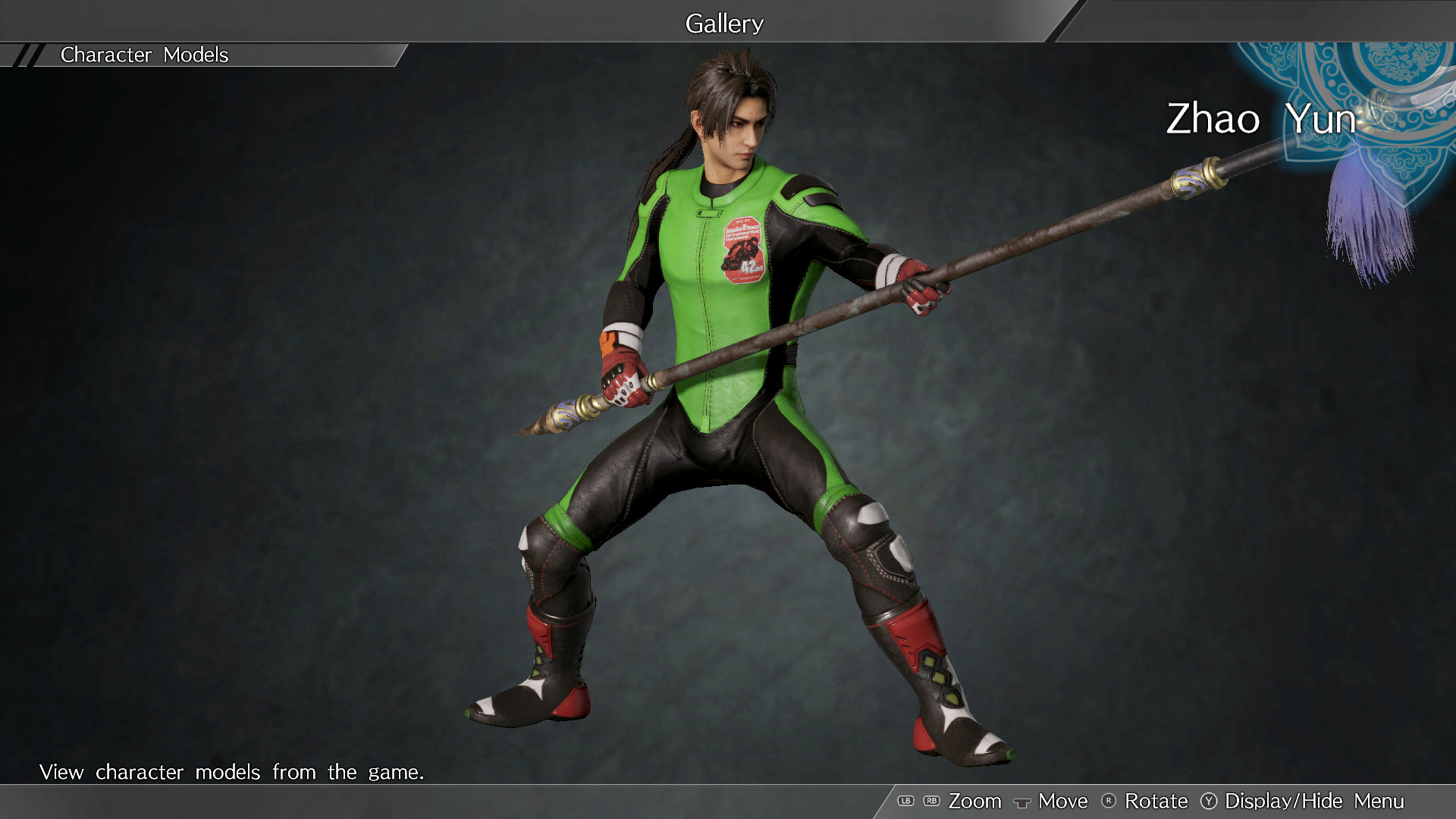Image resolution: width=1456 pixels, height=819 pixels.
Task: Click the LB button icon for zooming
Action: (x=907, y=801)
